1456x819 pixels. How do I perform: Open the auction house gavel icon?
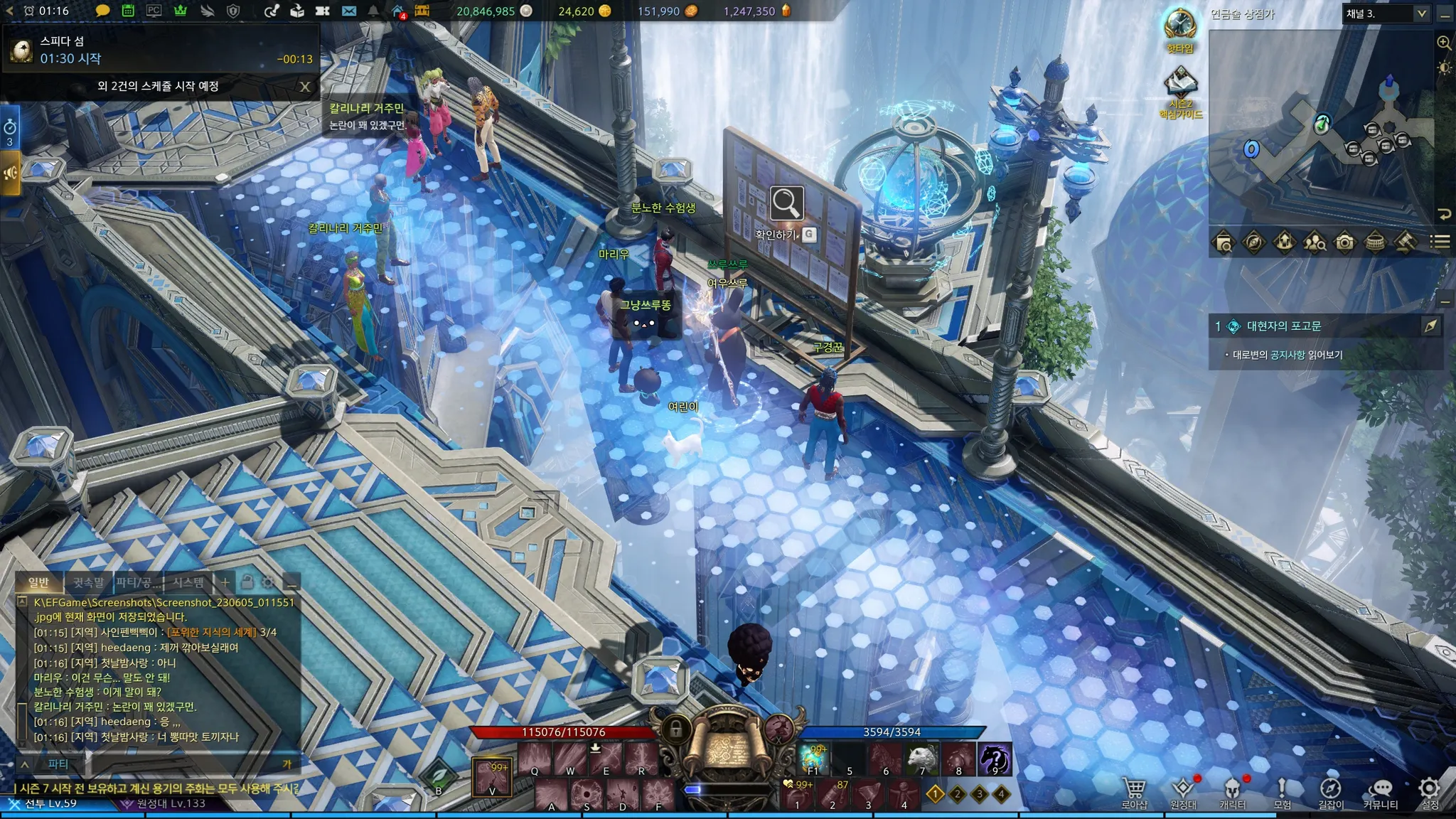[1405, 242]
